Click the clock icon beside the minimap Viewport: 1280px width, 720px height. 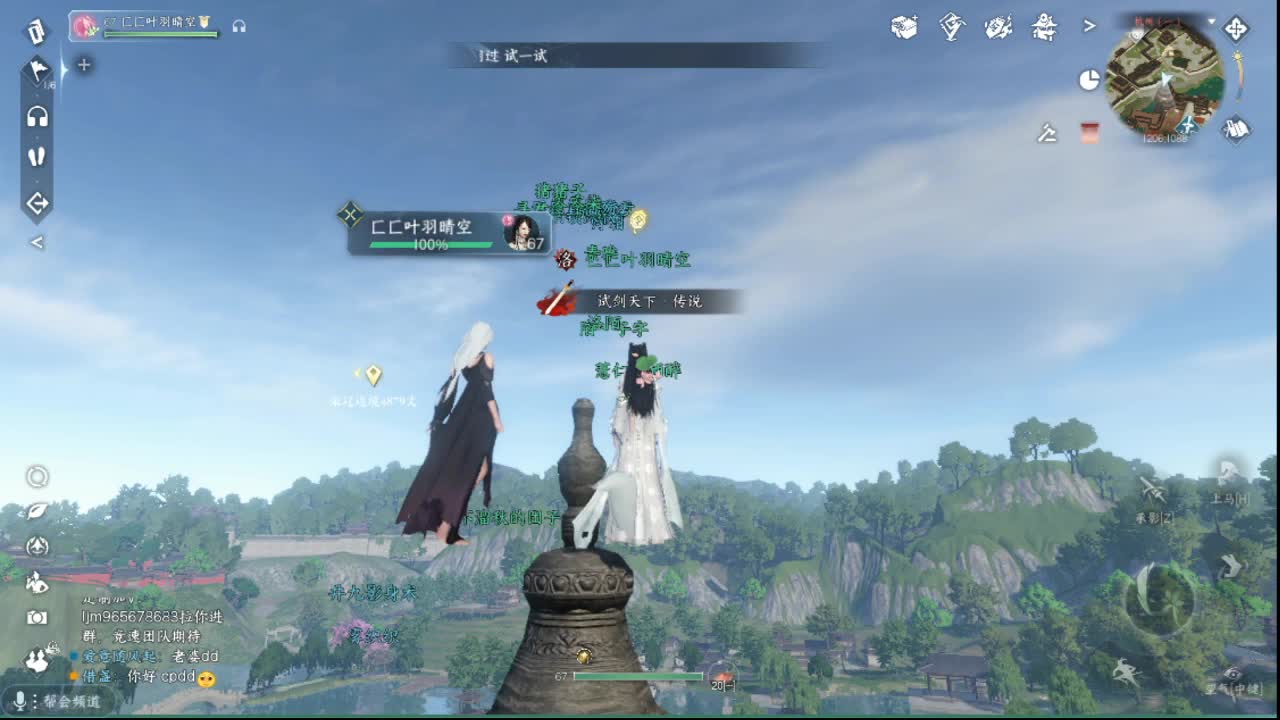tap(1090, 78)
